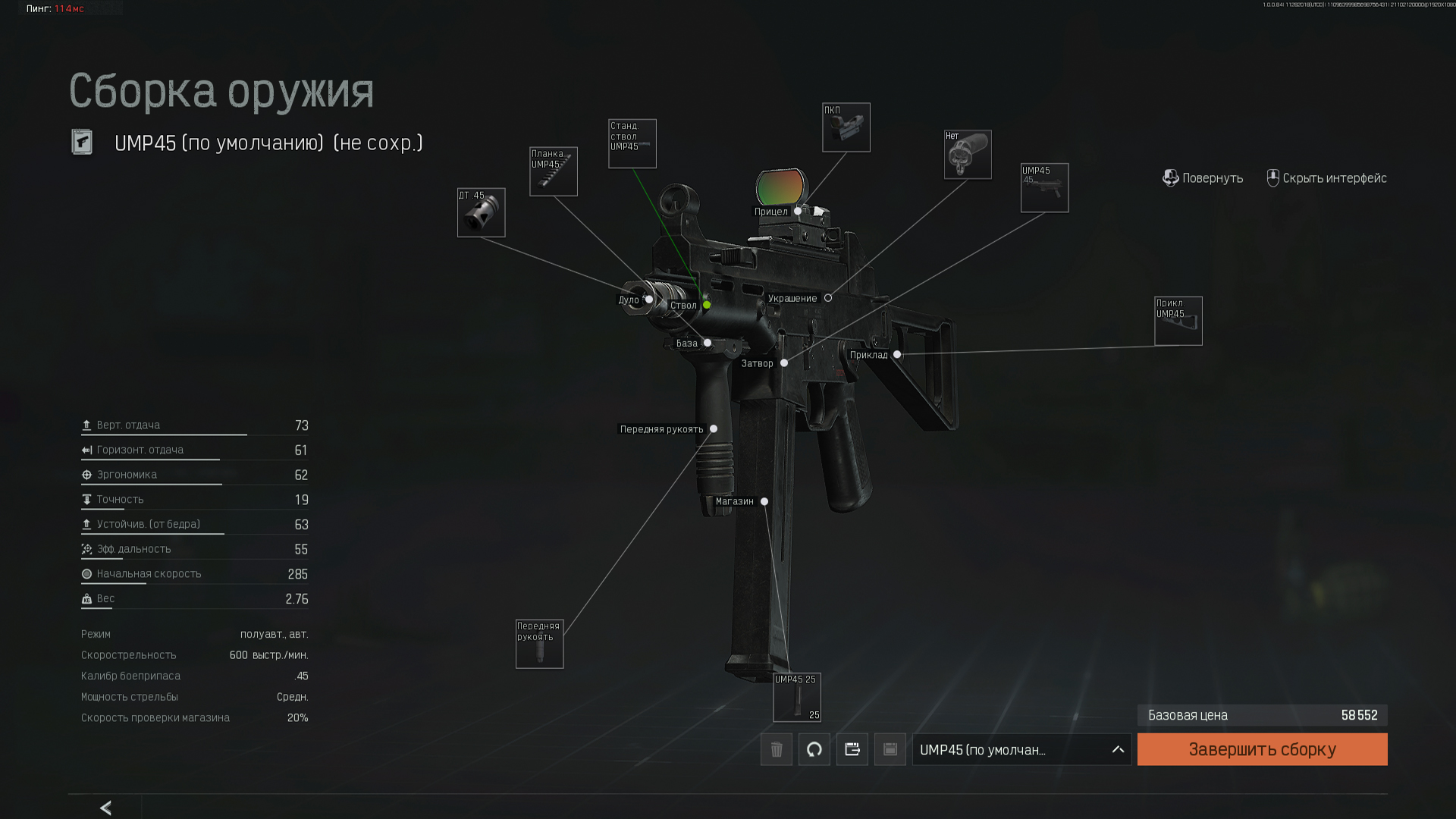Reset the build with the circular arrow
Screen dimensions: 1456x819
tap(814, 749)
